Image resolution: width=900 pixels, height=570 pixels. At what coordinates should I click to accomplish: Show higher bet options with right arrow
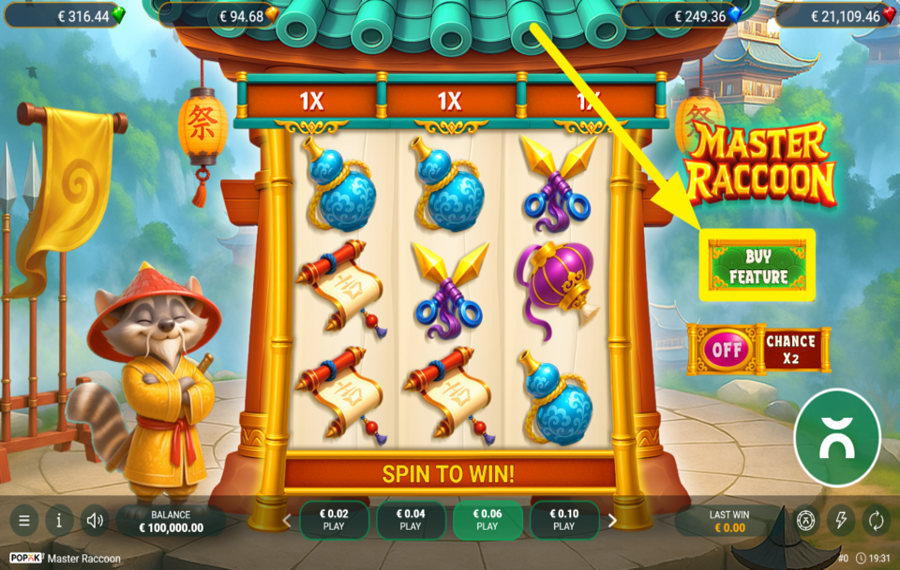click(612, 520)
